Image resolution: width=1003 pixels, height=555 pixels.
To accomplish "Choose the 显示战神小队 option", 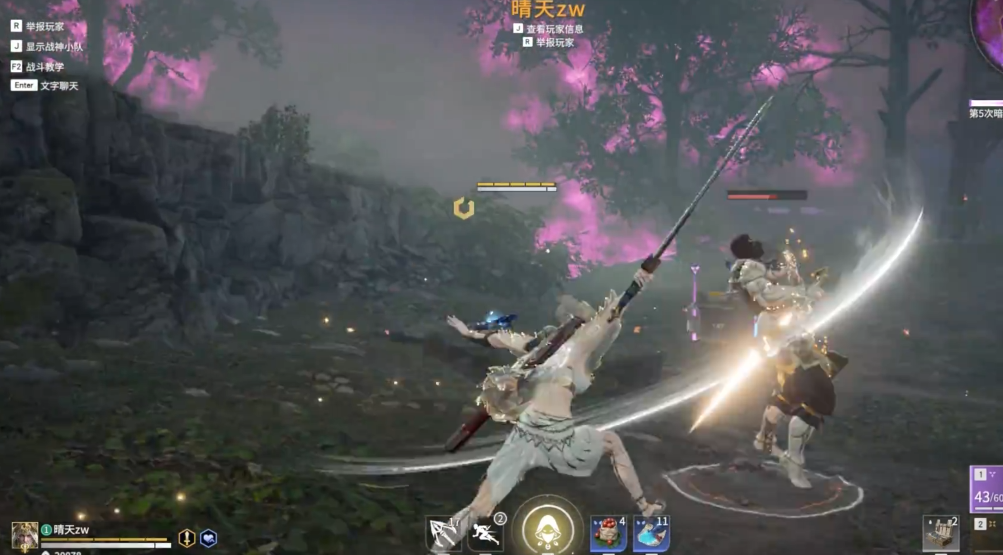I will pos(51,46).
